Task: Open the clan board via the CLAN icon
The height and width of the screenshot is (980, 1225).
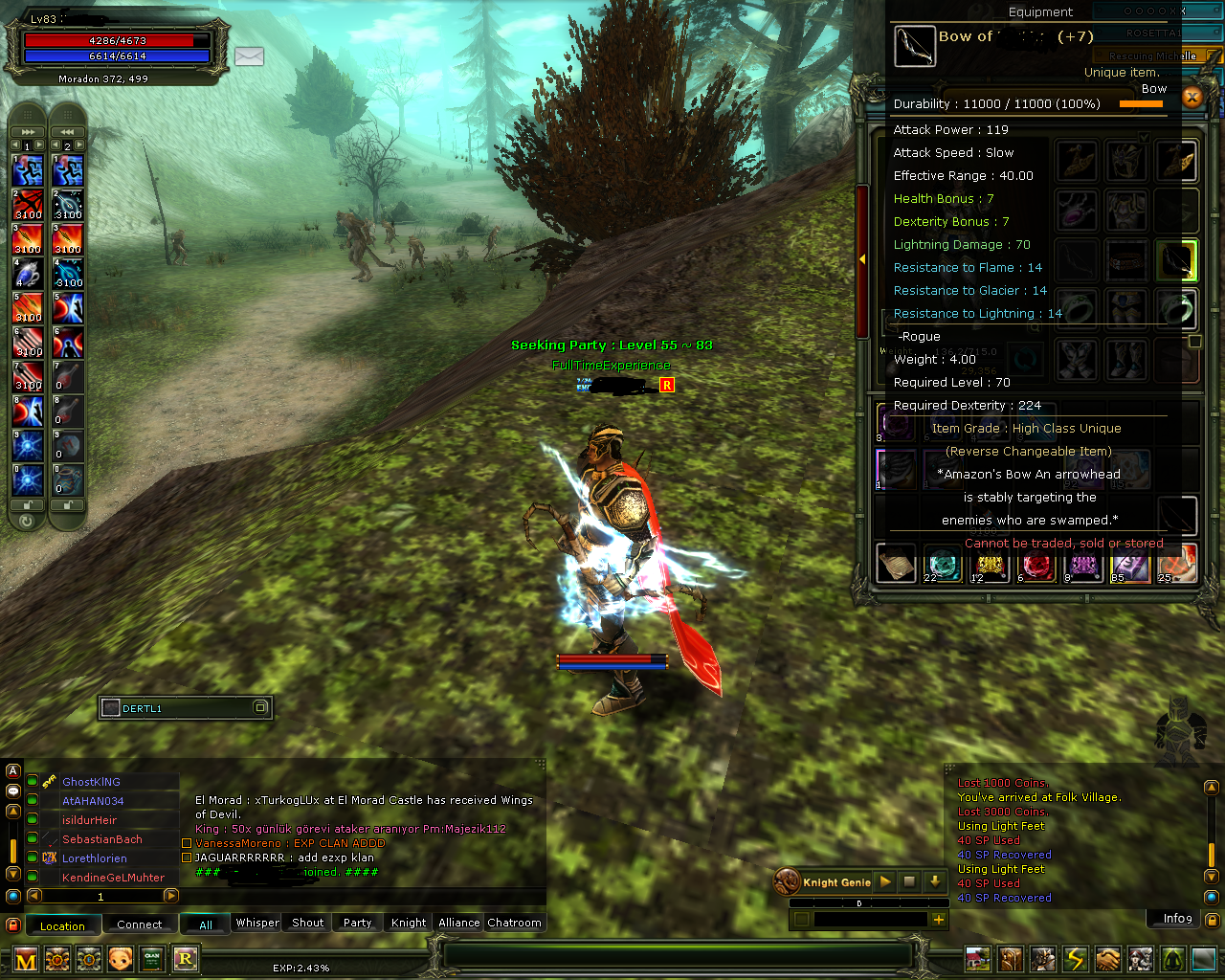Action: [152, 959]
